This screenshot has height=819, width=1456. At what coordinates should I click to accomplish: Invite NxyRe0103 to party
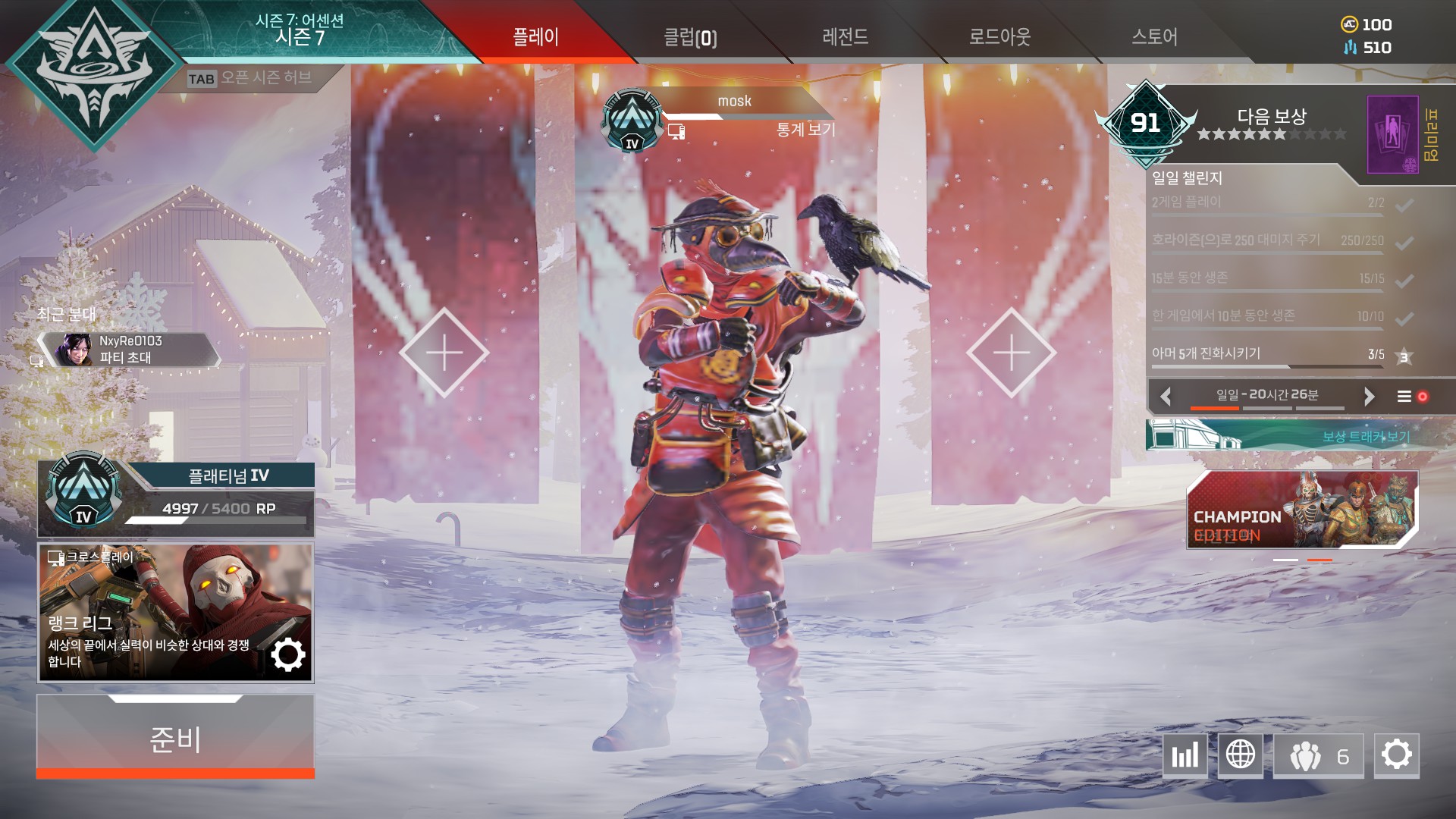point(130,350)
